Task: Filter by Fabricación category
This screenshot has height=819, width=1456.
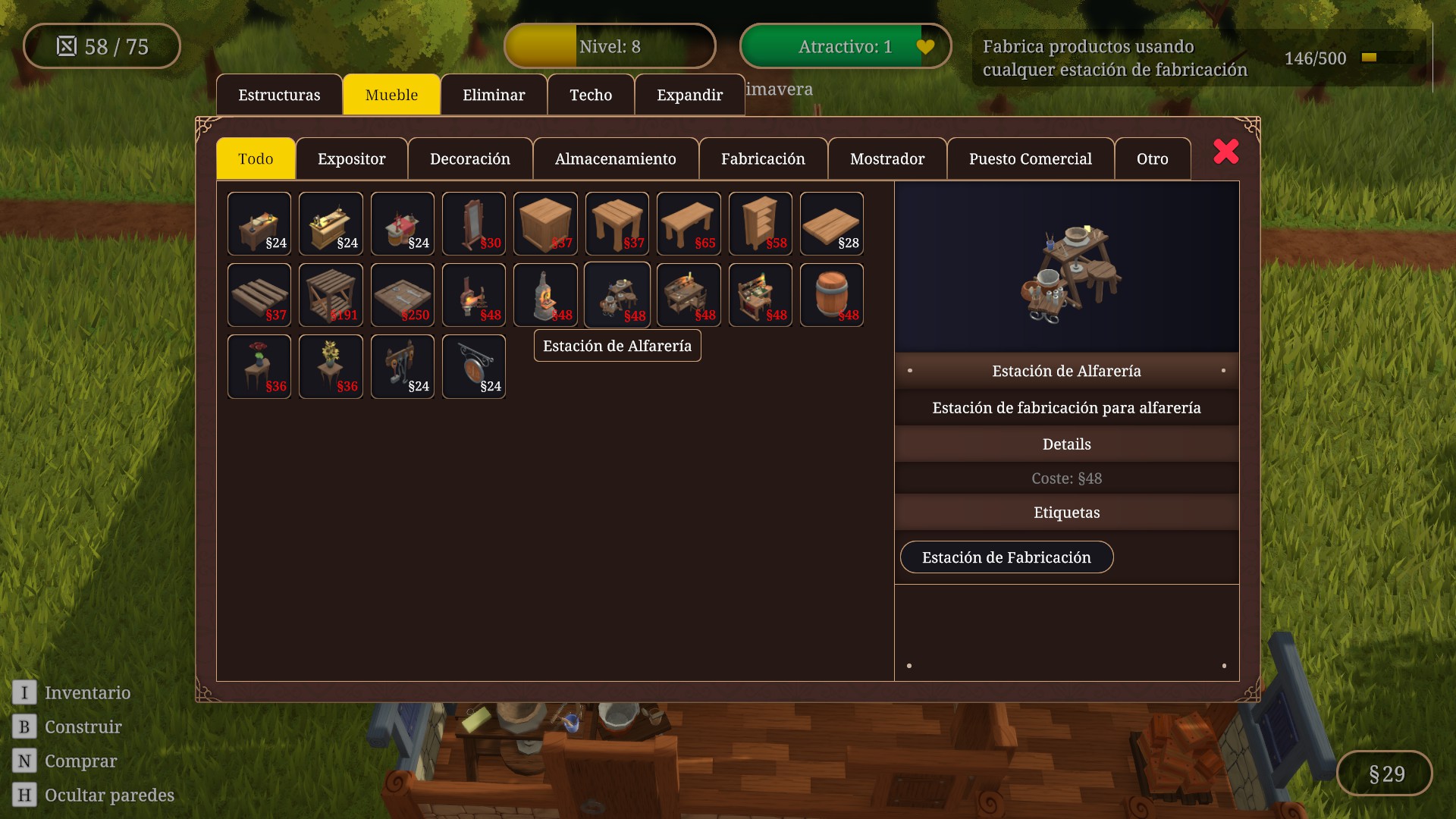Action: (x=763, y=158)
